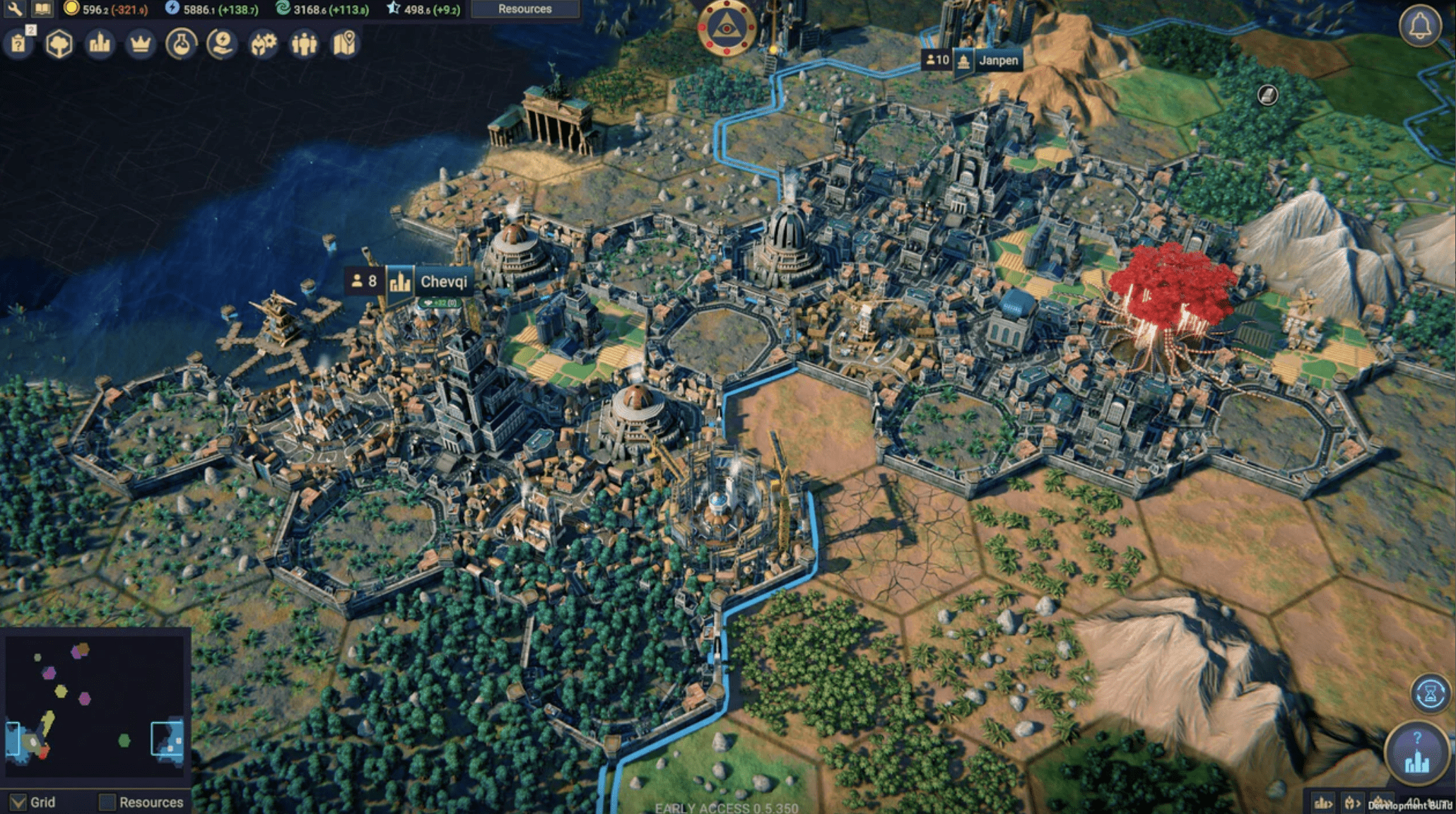Viewport: 1456px width, 814px height.
Task: Open the Resources tab at the top
Action: pos(524,9)
